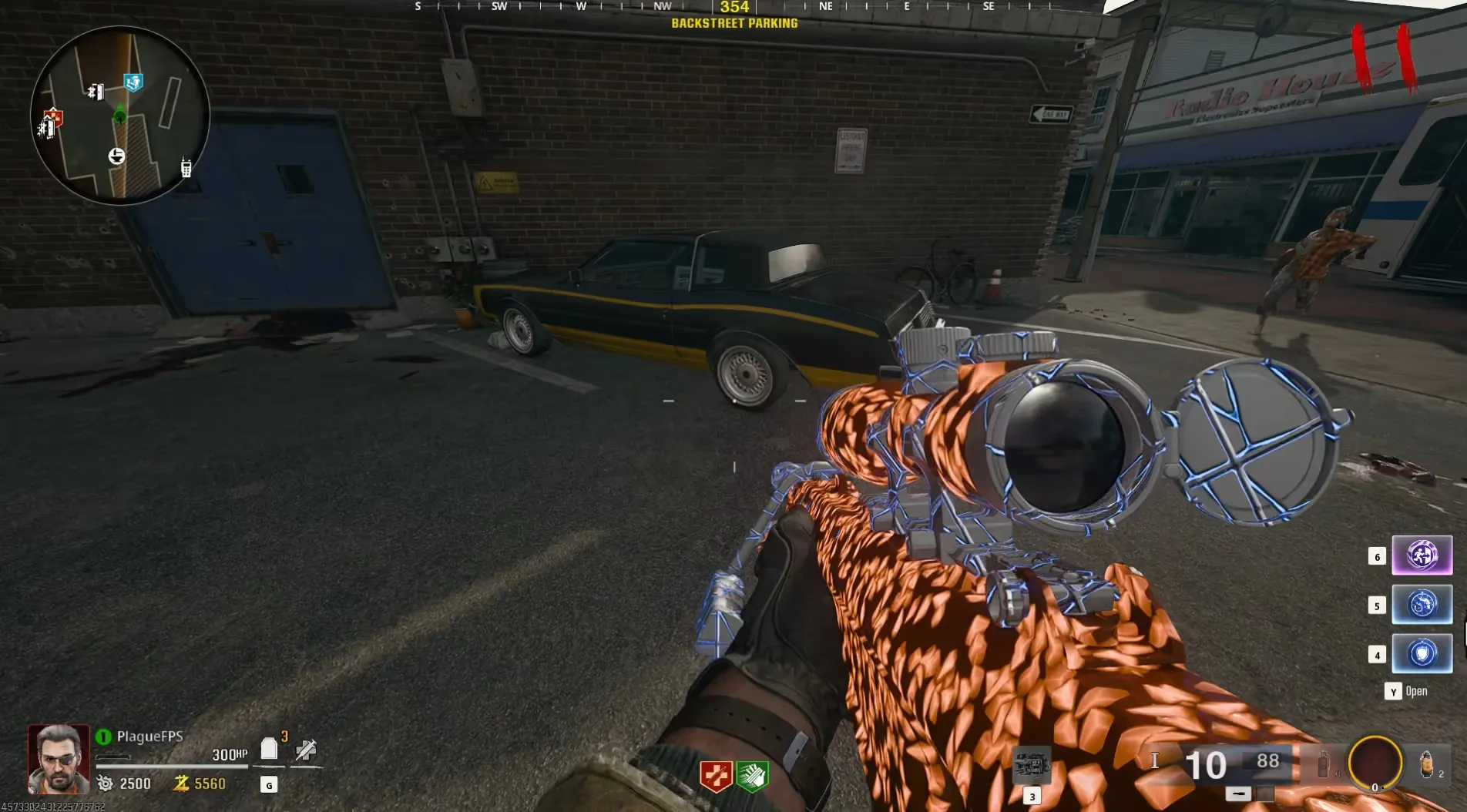The image size is (1467, 812).
Task: Click the red perk marker on minimap
Action: point(53,118)
